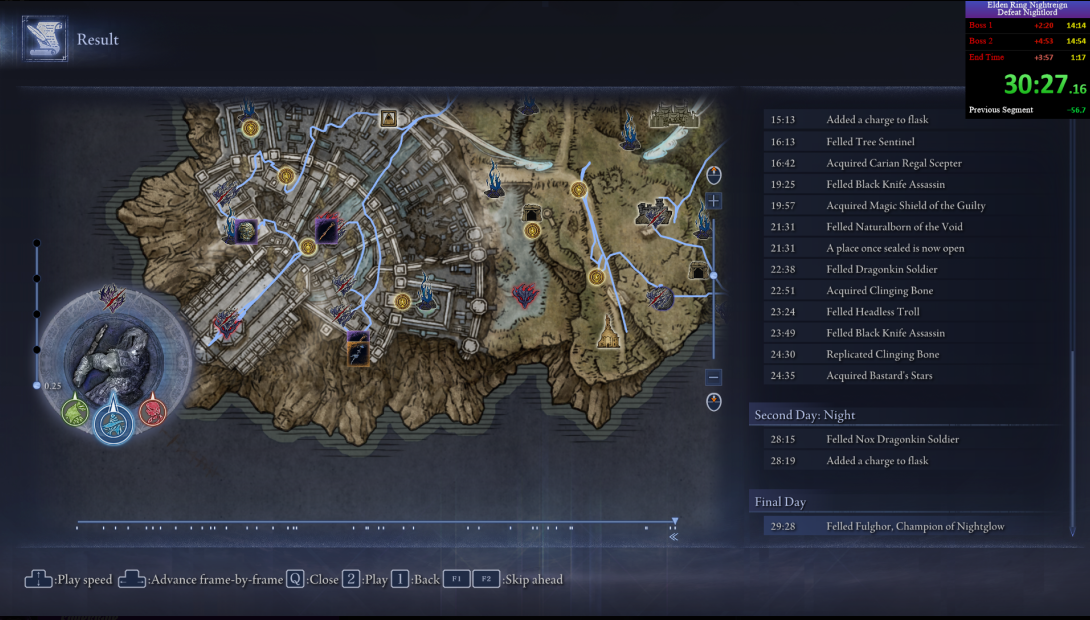
Task: Zoom in the map with the plus button
Action: (713, 201)
